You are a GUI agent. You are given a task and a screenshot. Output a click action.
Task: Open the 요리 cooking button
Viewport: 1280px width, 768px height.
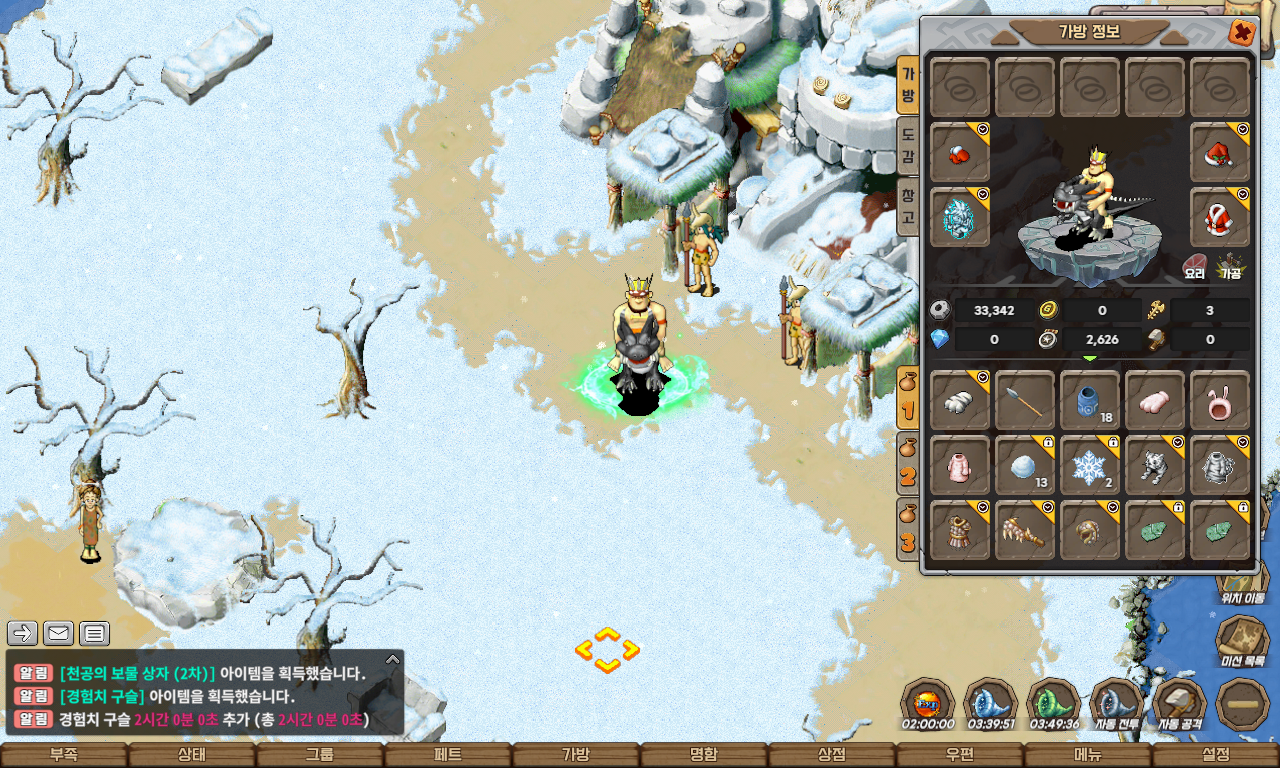tap(1195, 266)
